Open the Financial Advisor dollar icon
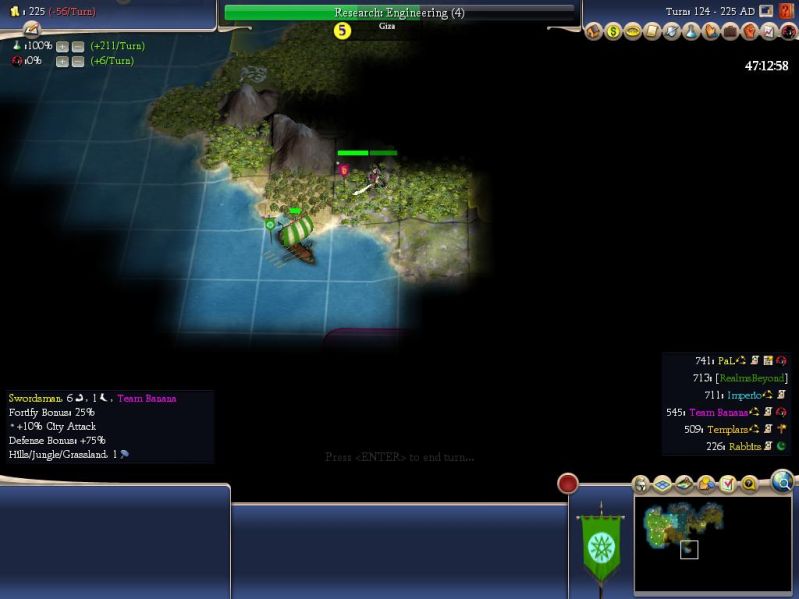The image size is (799, 599). point(613,32)
